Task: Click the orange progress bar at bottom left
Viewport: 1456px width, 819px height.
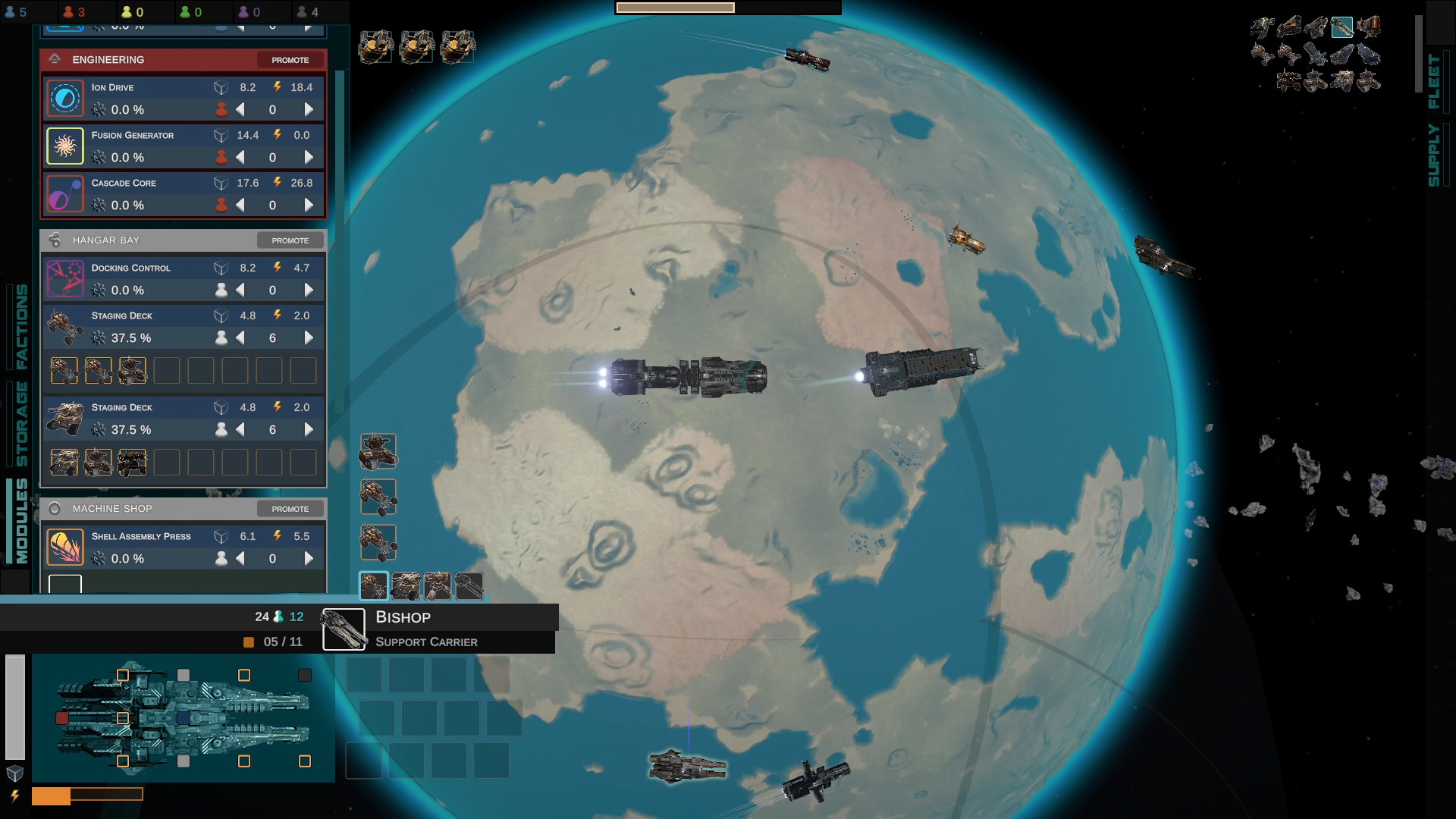Action: [53, 795]
